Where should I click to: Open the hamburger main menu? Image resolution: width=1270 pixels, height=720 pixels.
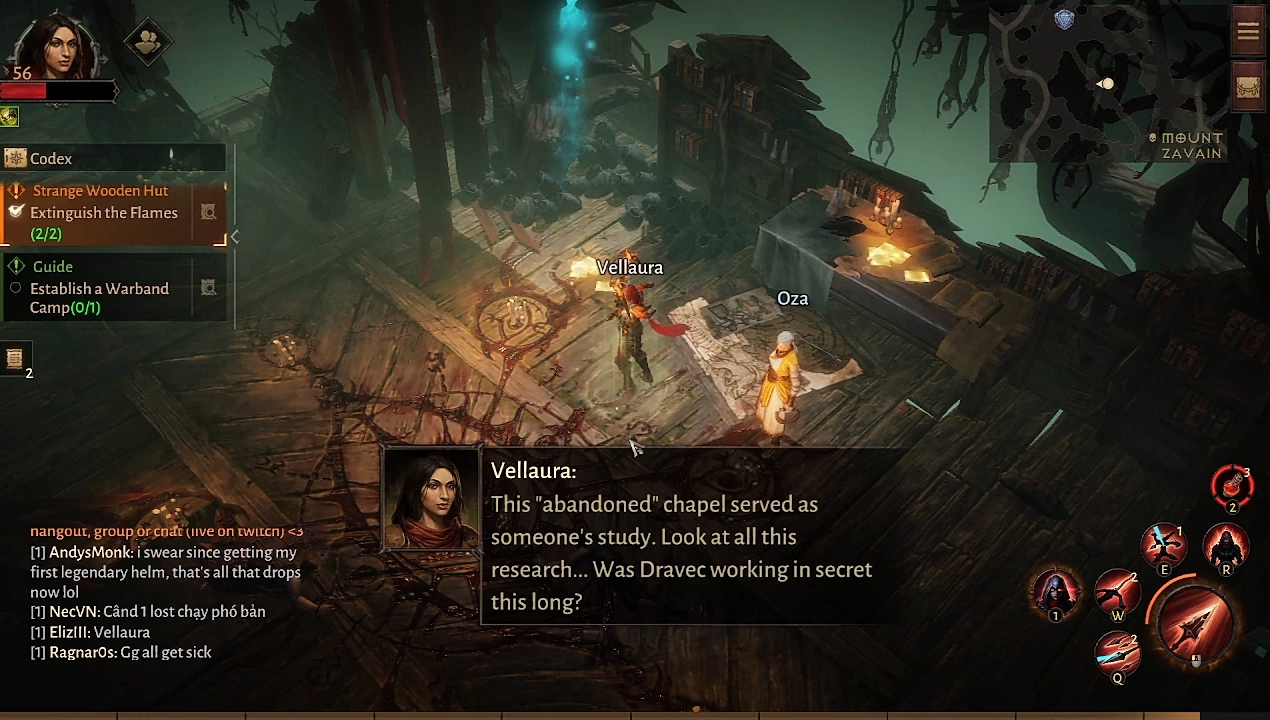tap(1248, 32)
